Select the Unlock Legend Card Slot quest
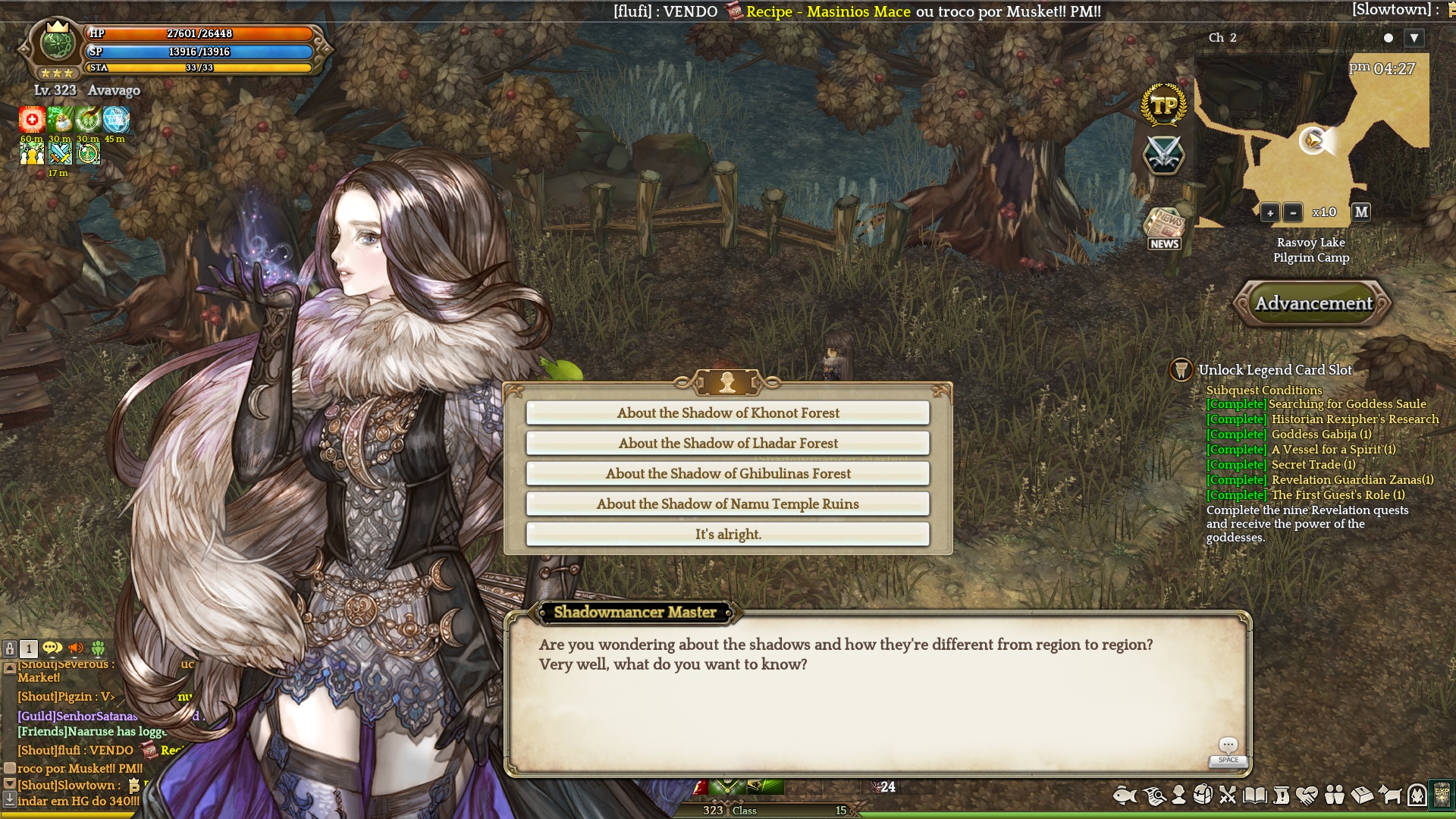This screenshot has height=819, width=1456. [x=1275, y=370]
